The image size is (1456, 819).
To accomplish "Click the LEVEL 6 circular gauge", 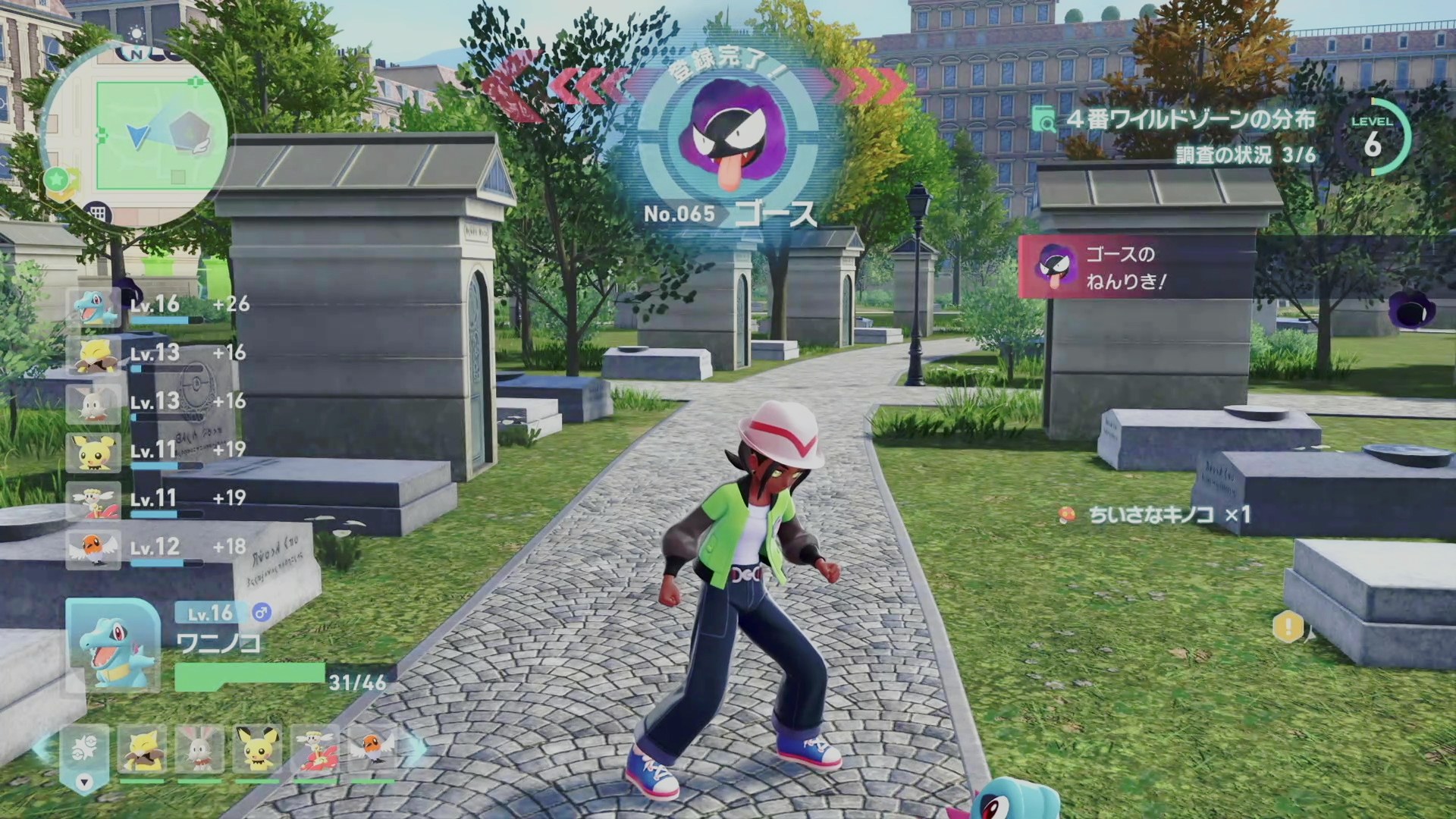I will pos(1373,137).
